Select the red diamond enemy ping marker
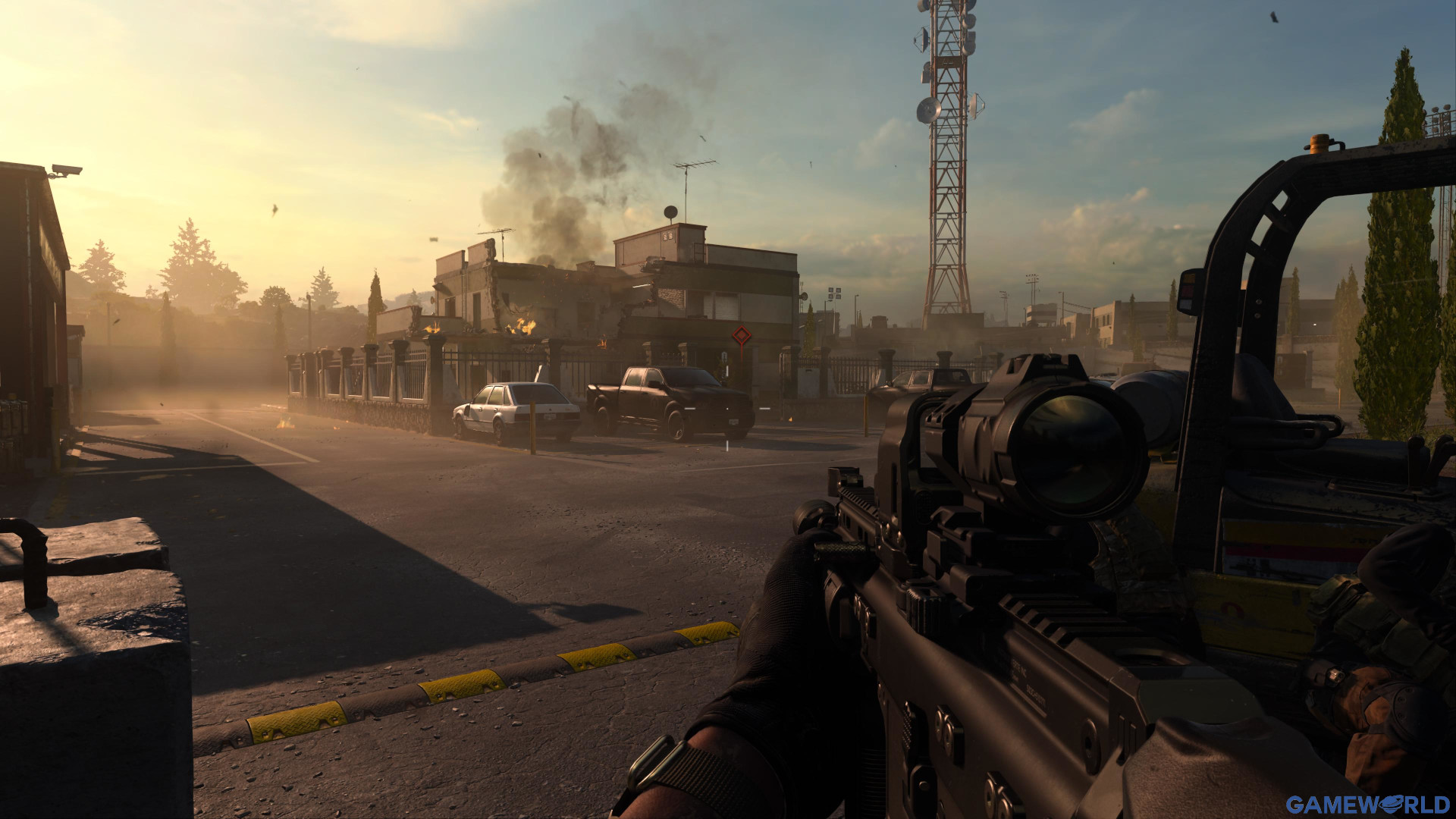1456x819 pixels. pyautogui.click(x=741, y=336)
